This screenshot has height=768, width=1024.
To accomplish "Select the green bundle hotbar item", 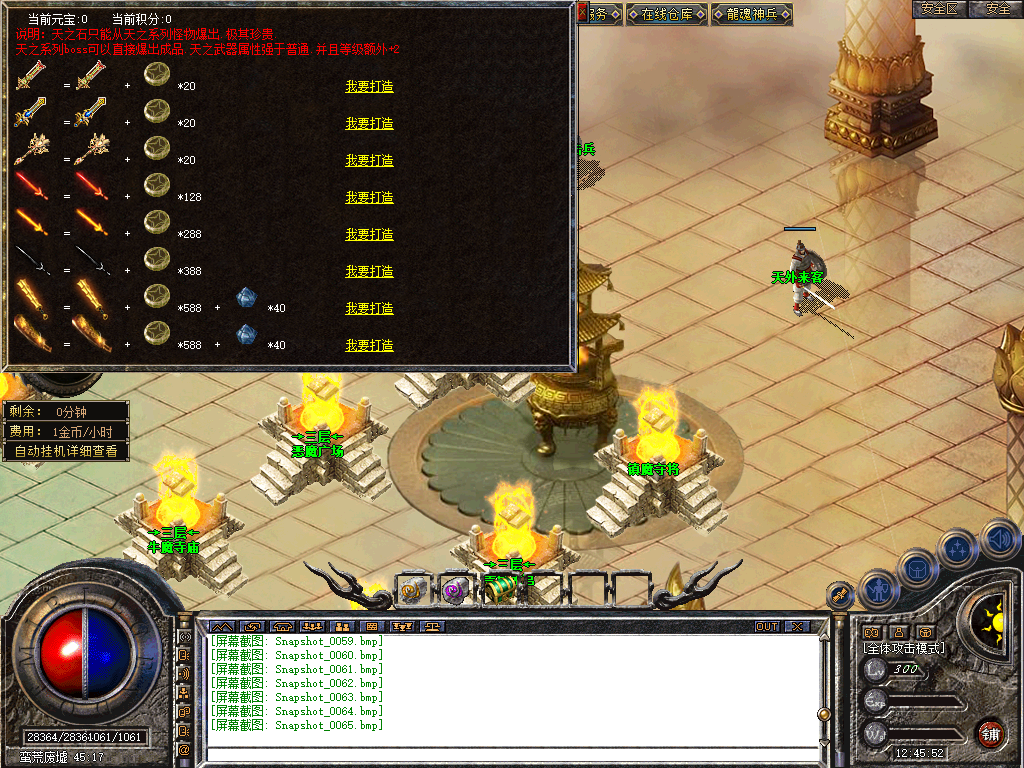I will 497,590.
